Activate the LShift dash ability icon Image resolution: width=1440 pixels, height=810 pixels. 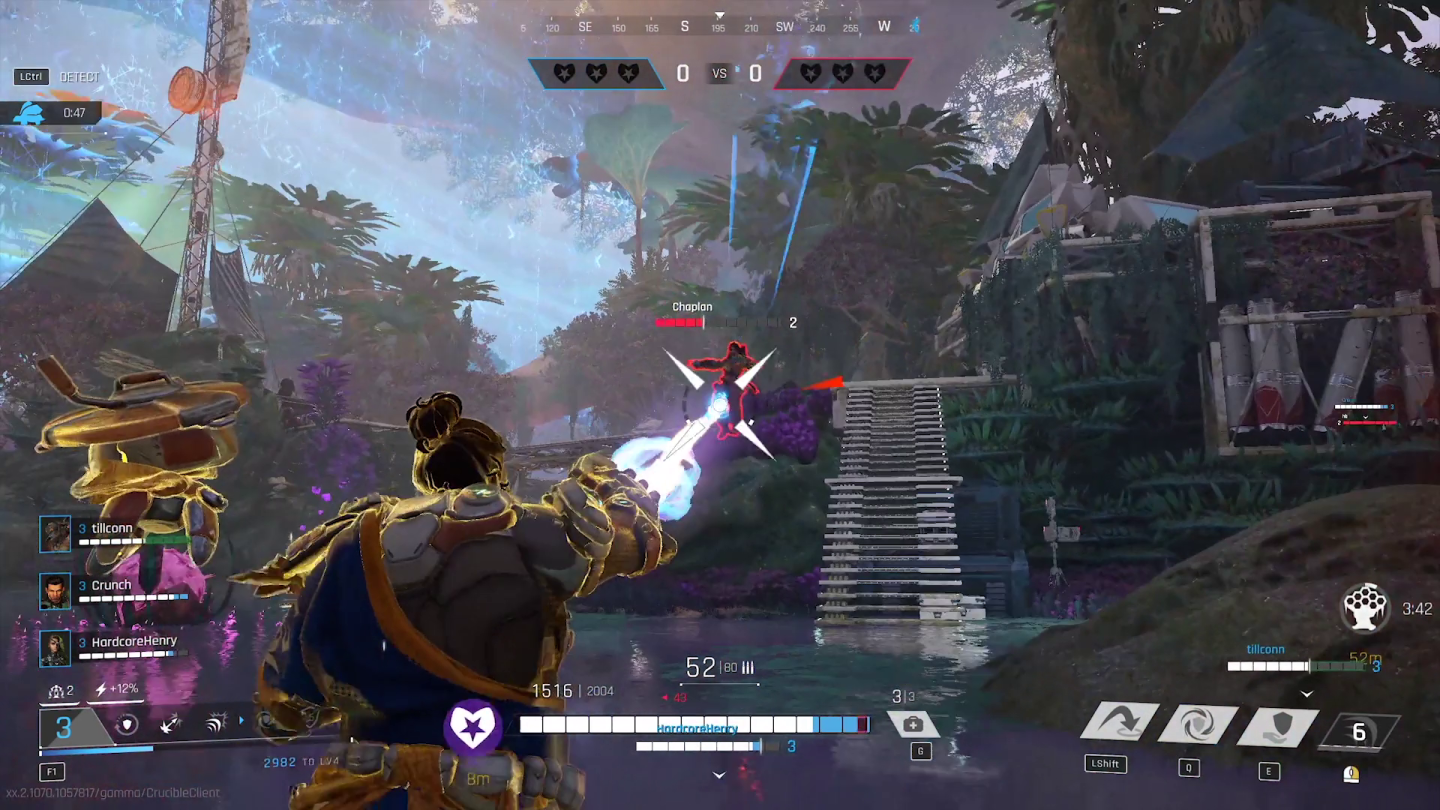[x=1117, y=722]
